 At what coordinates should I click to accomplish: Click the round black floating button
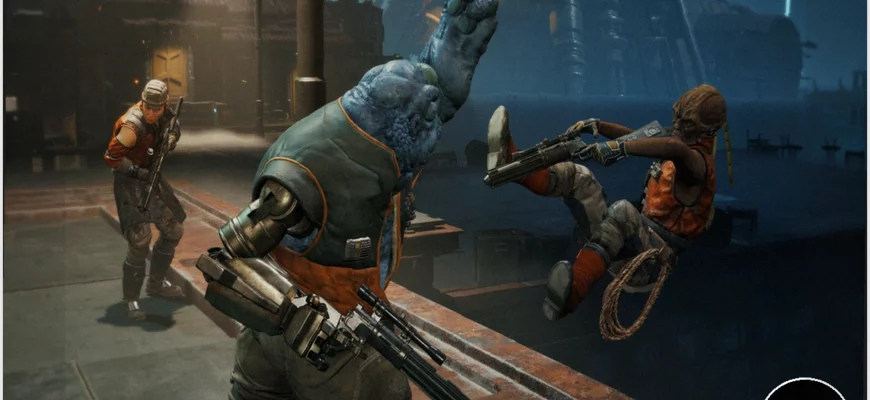tap(804, 391)
